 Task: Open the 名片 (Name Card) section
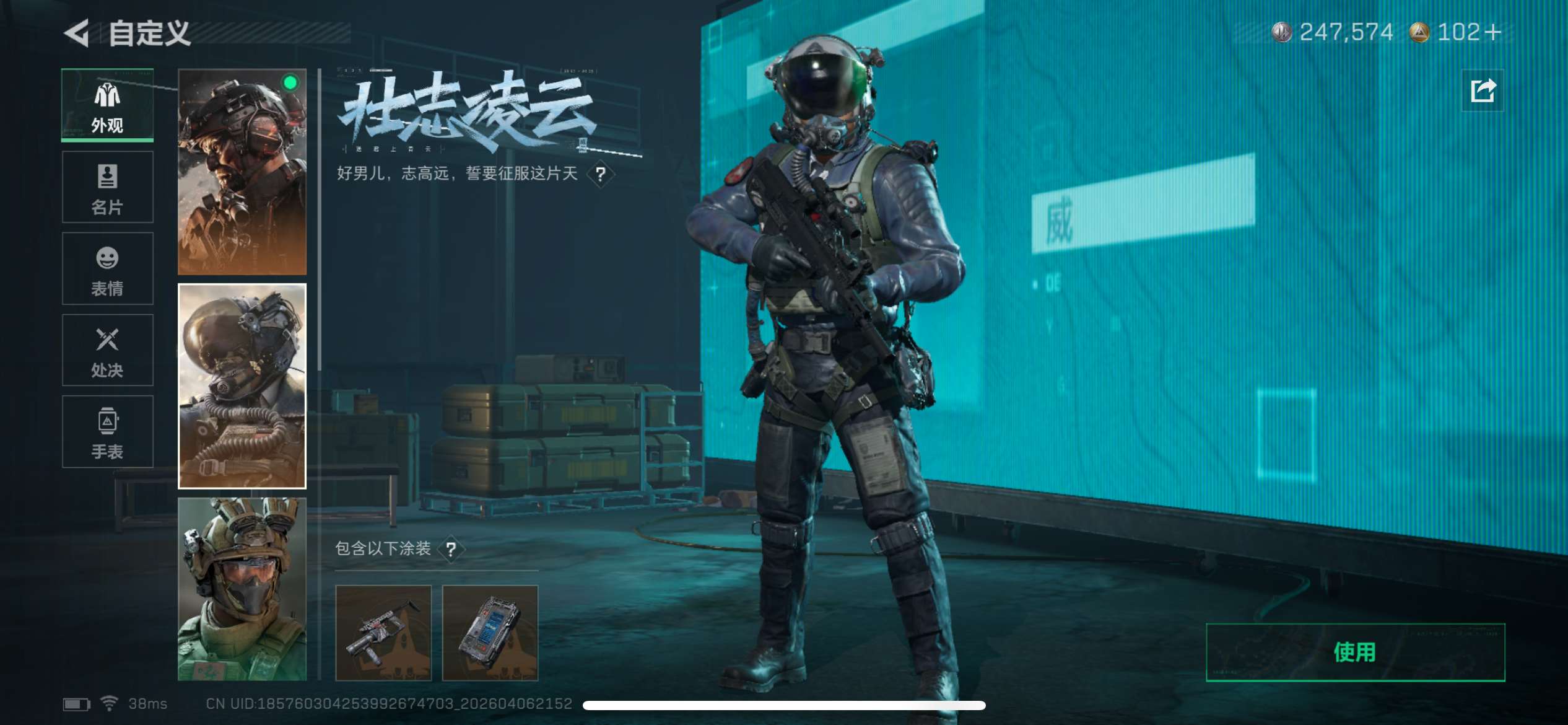(107, 186)
